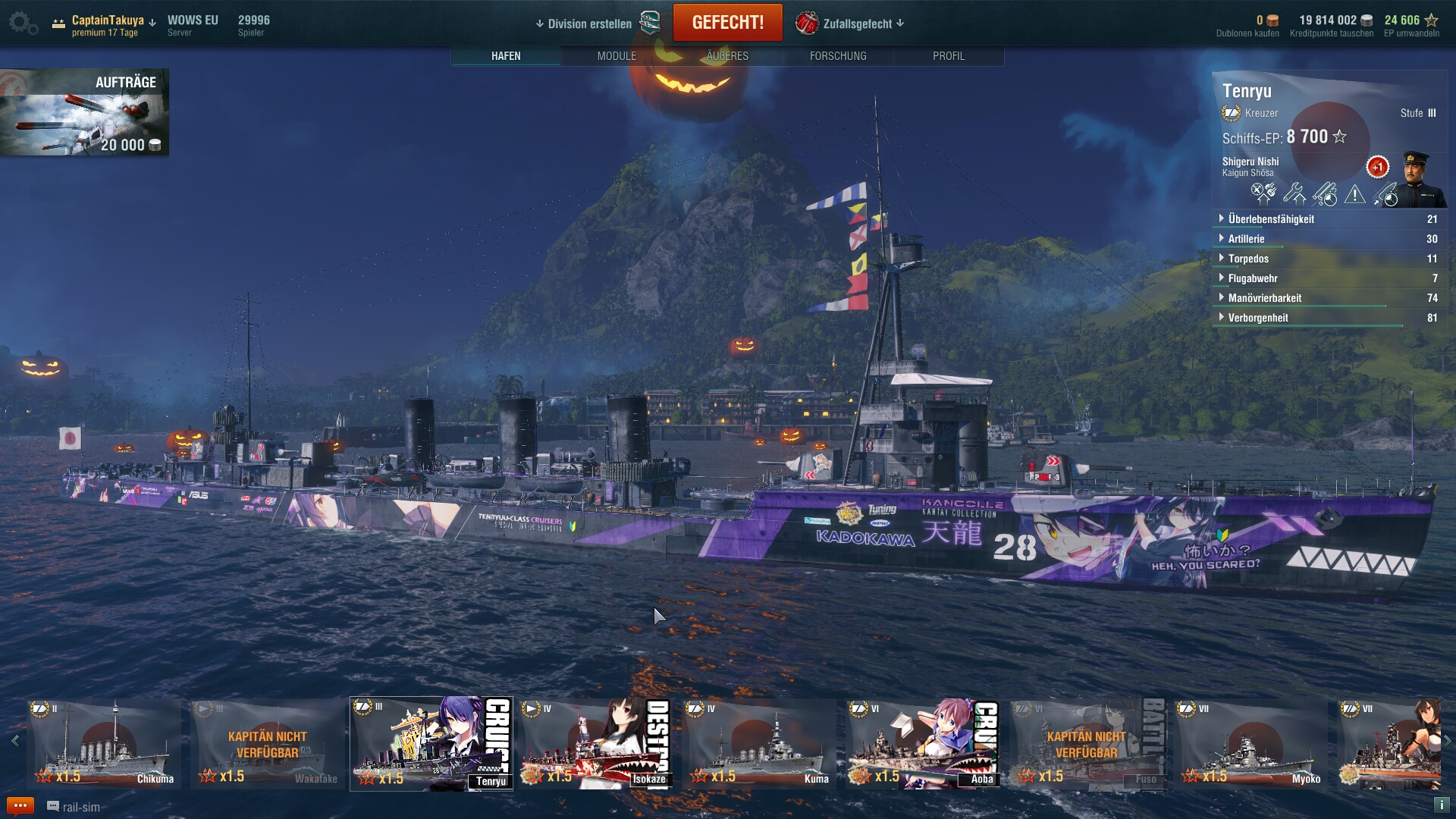The width and height of the screenshot is (1456, 819).
Task: Switch to the FORSCHUNG tab
Action: click(838, 56)
